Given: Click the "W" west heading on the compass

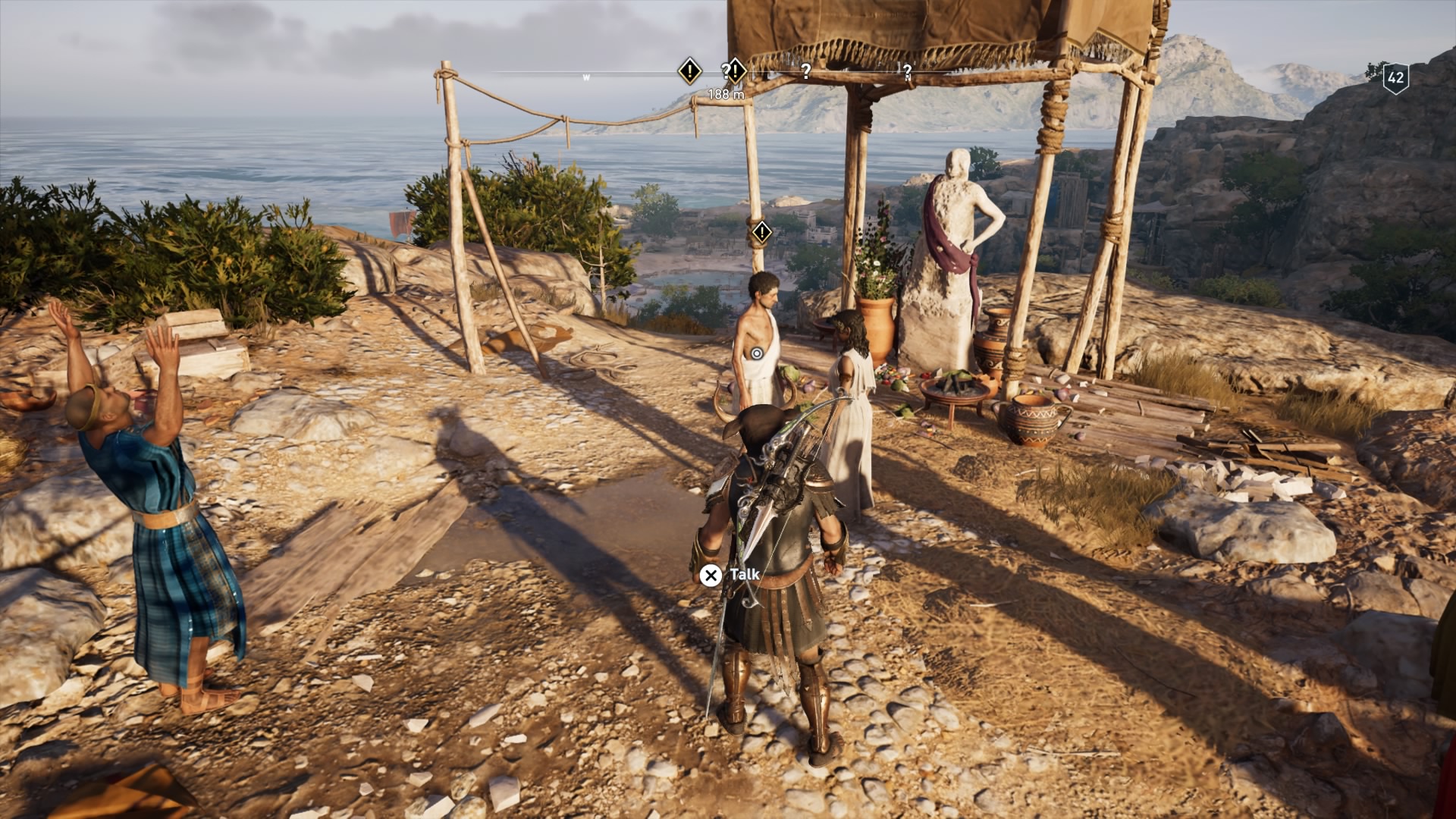Looking at the screenshot, I should (x=587, y=76).
